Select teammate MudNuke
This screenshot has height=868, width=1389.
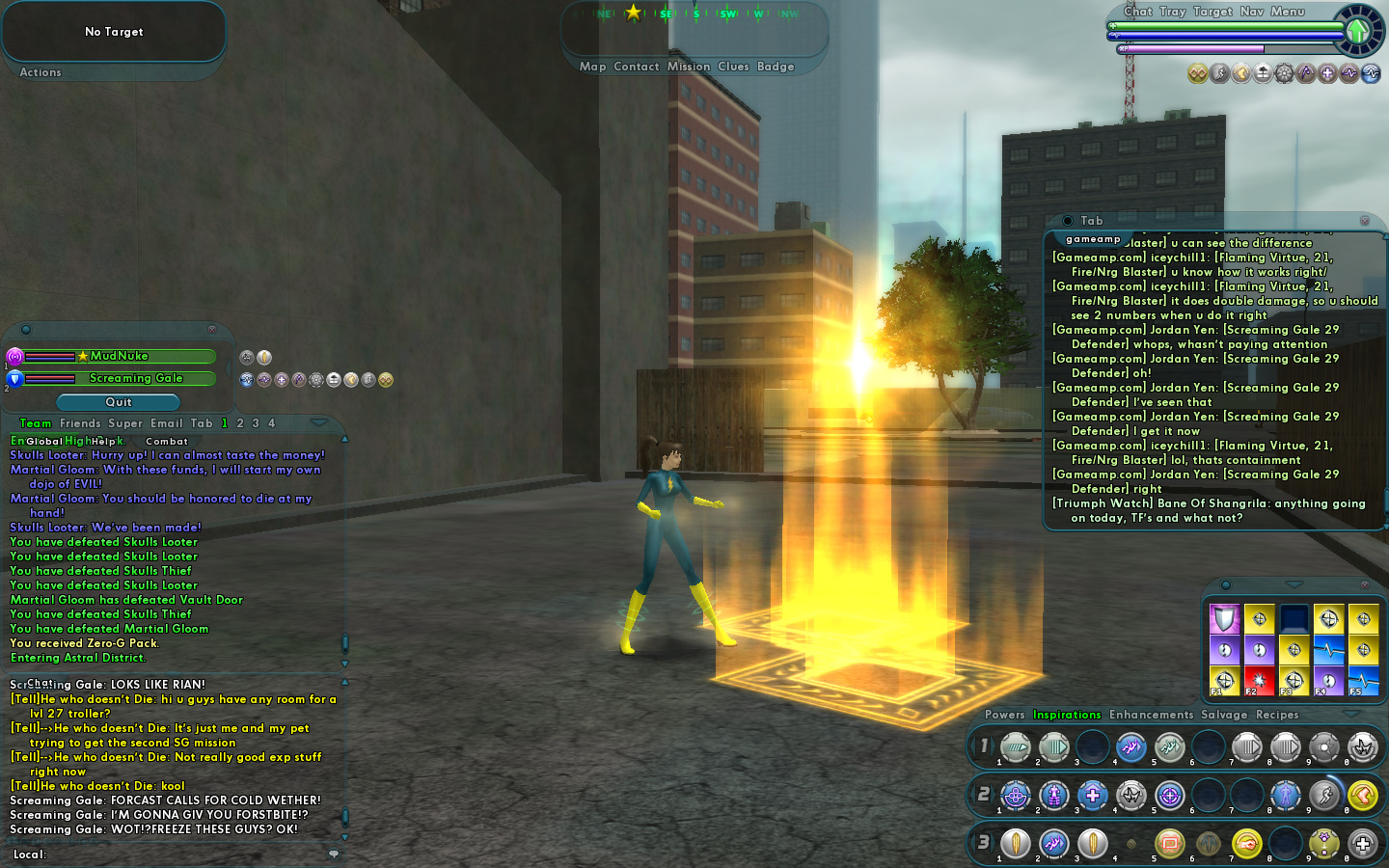(120, 356)
